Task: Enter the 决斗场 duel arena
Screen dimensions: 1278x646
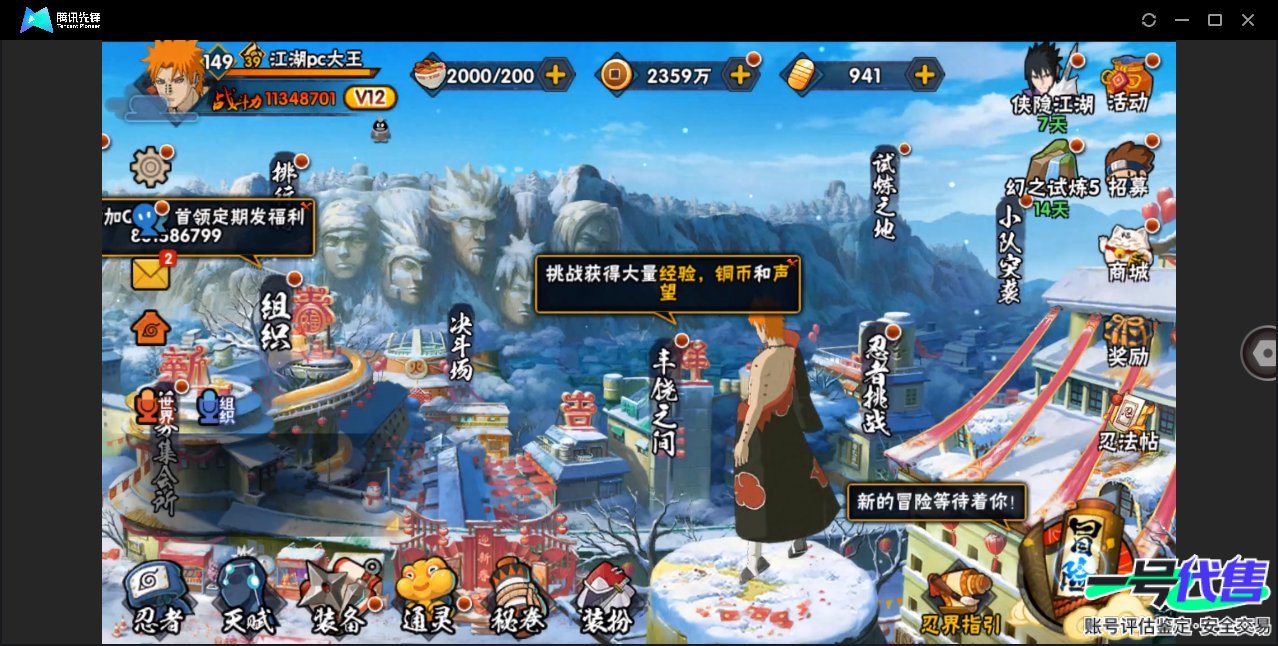Action: [460, 345]
